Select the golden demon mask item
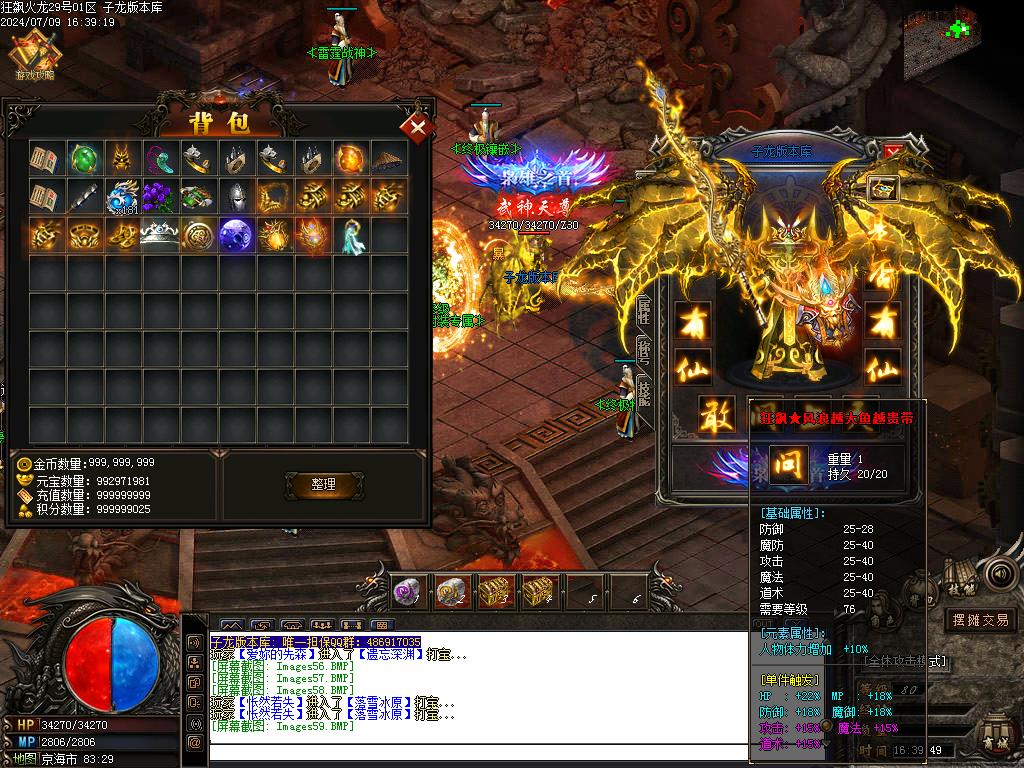This screenshot has width=1024, height=768. [122, 158]
